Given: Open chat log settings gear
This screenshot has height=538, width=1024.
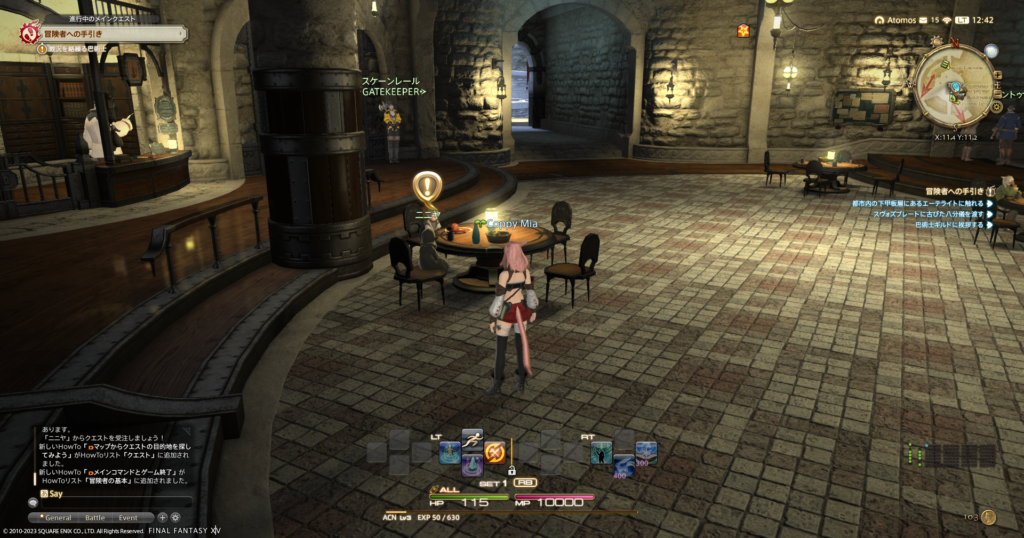Looking at the screenshot, I should point(175,517).
